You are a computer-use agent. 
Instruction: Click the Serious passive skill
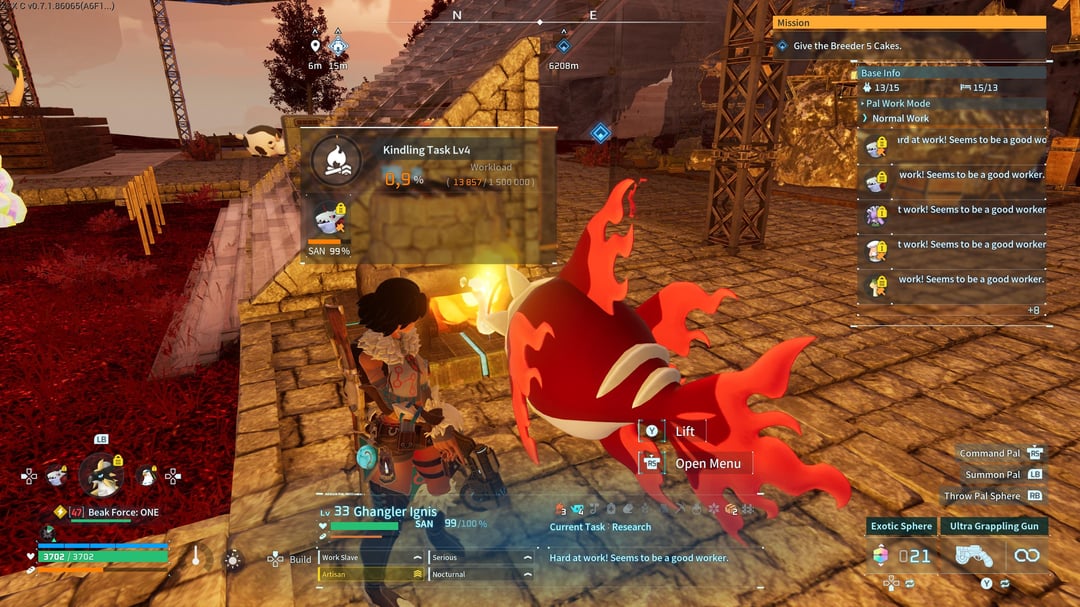(480, 558)
